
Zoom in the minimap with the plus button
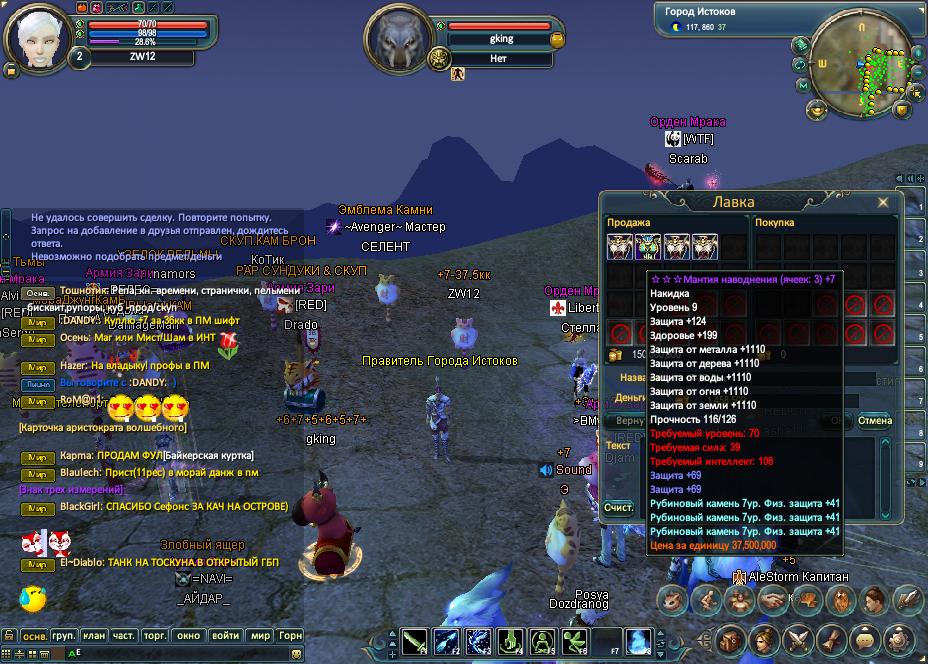click(916, 53)
